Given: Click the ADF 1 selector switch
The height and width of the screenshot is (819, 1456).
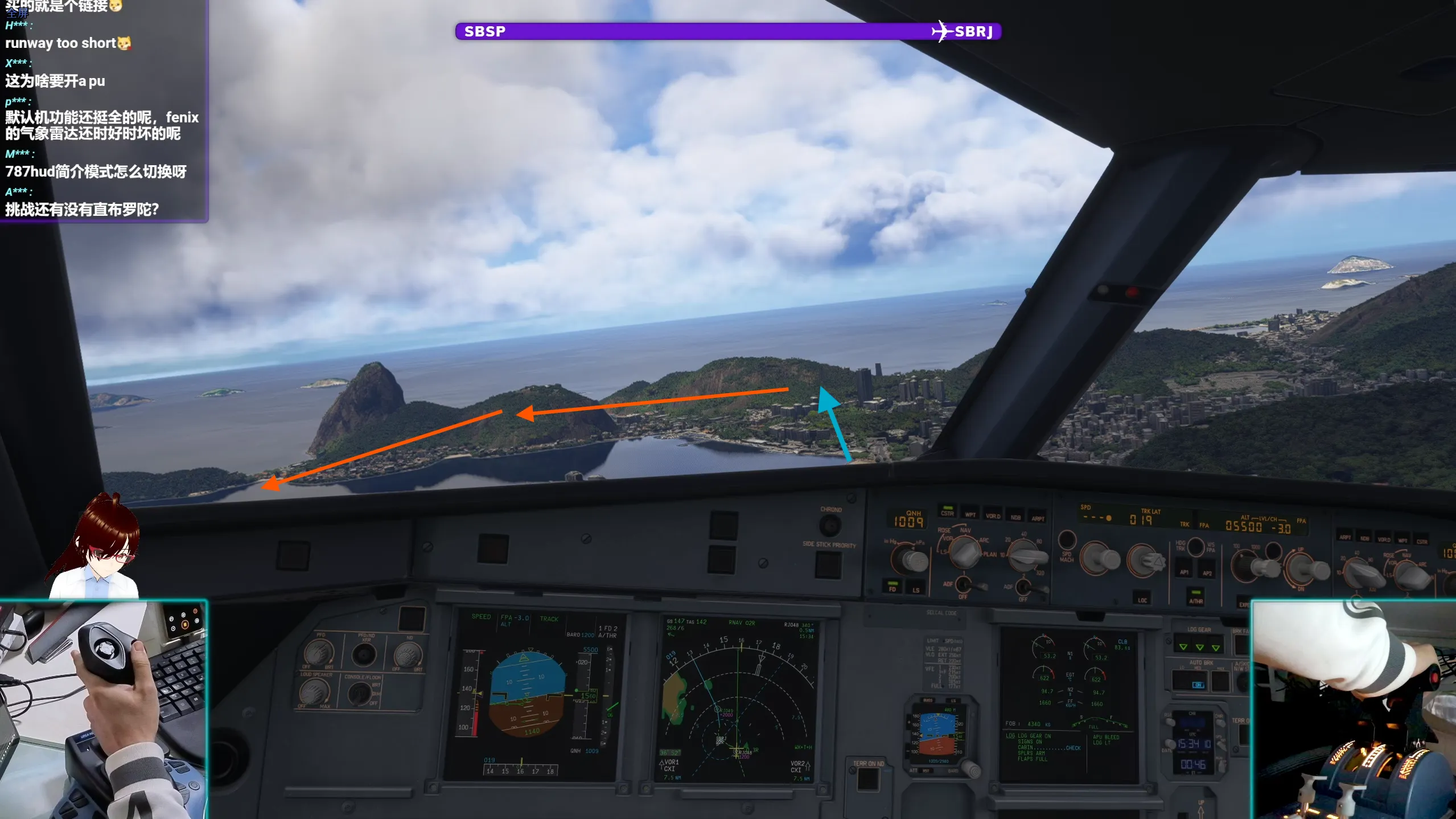Looking at the screenshot, I should click(964, 585).
